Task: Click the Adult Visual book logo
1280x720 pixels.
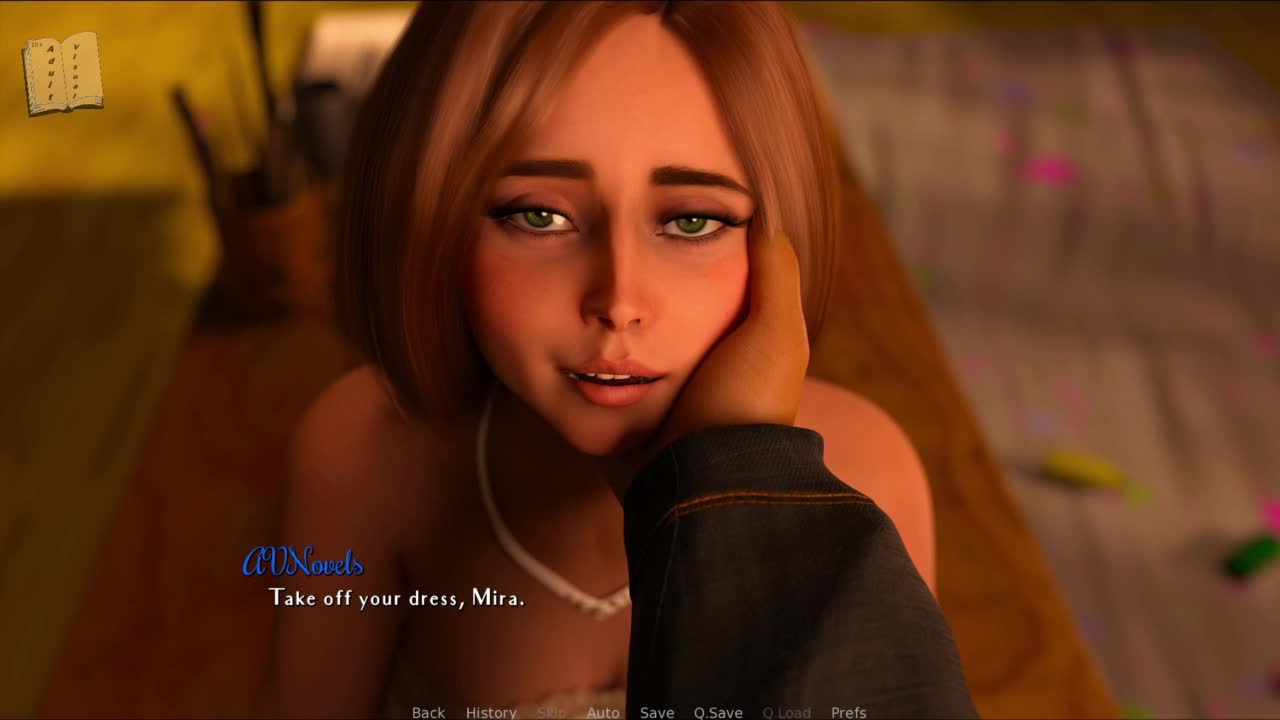Action: [62, 73]
